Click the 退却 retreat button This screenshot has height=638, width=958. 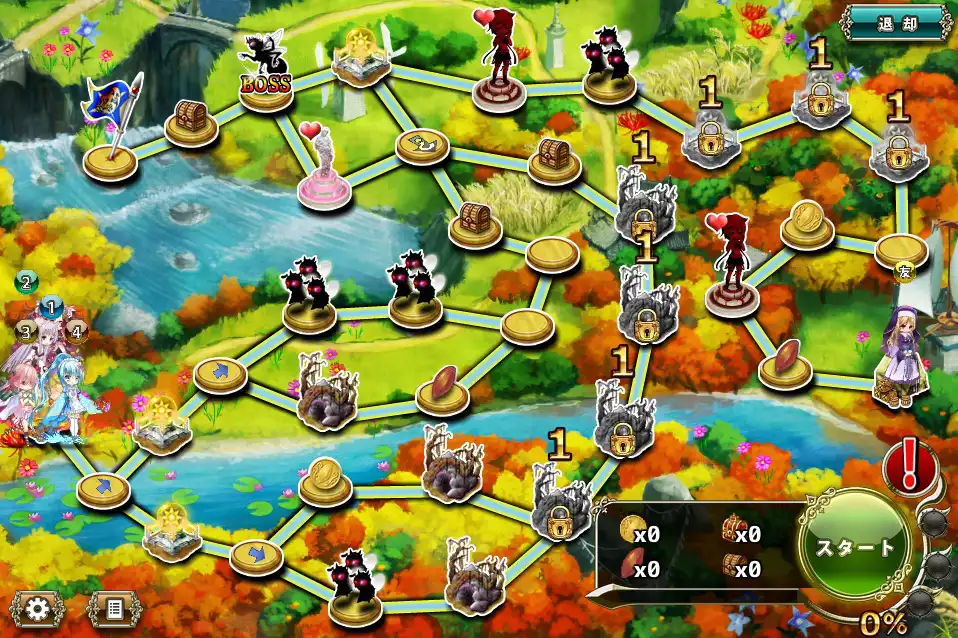(895, 21)
